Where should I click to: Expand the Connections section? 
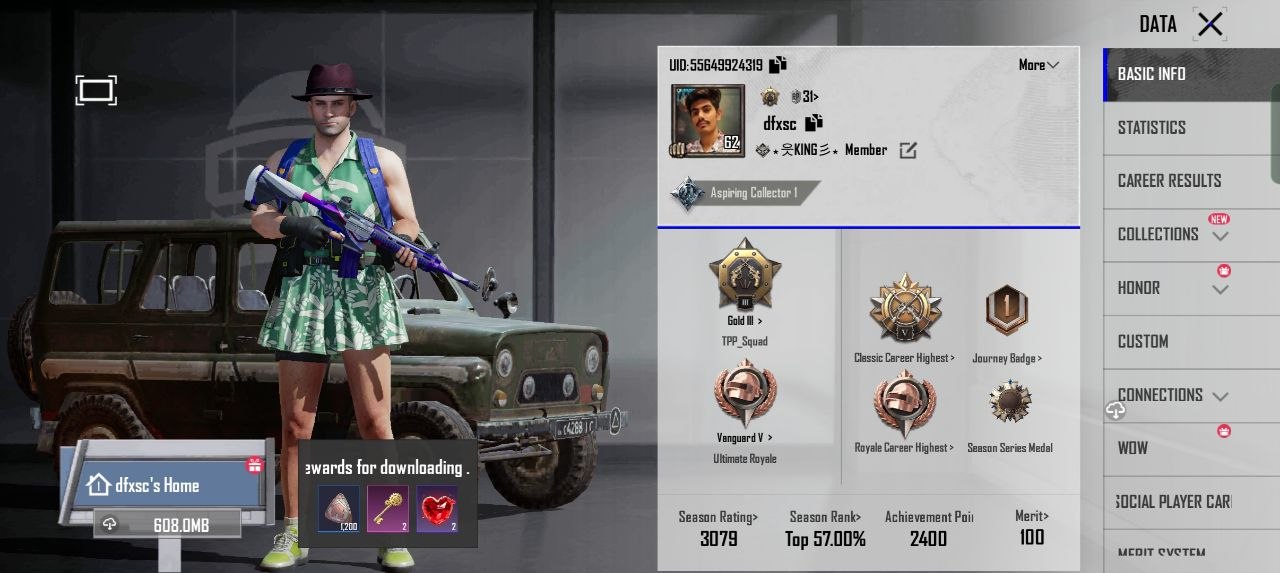1219,396
